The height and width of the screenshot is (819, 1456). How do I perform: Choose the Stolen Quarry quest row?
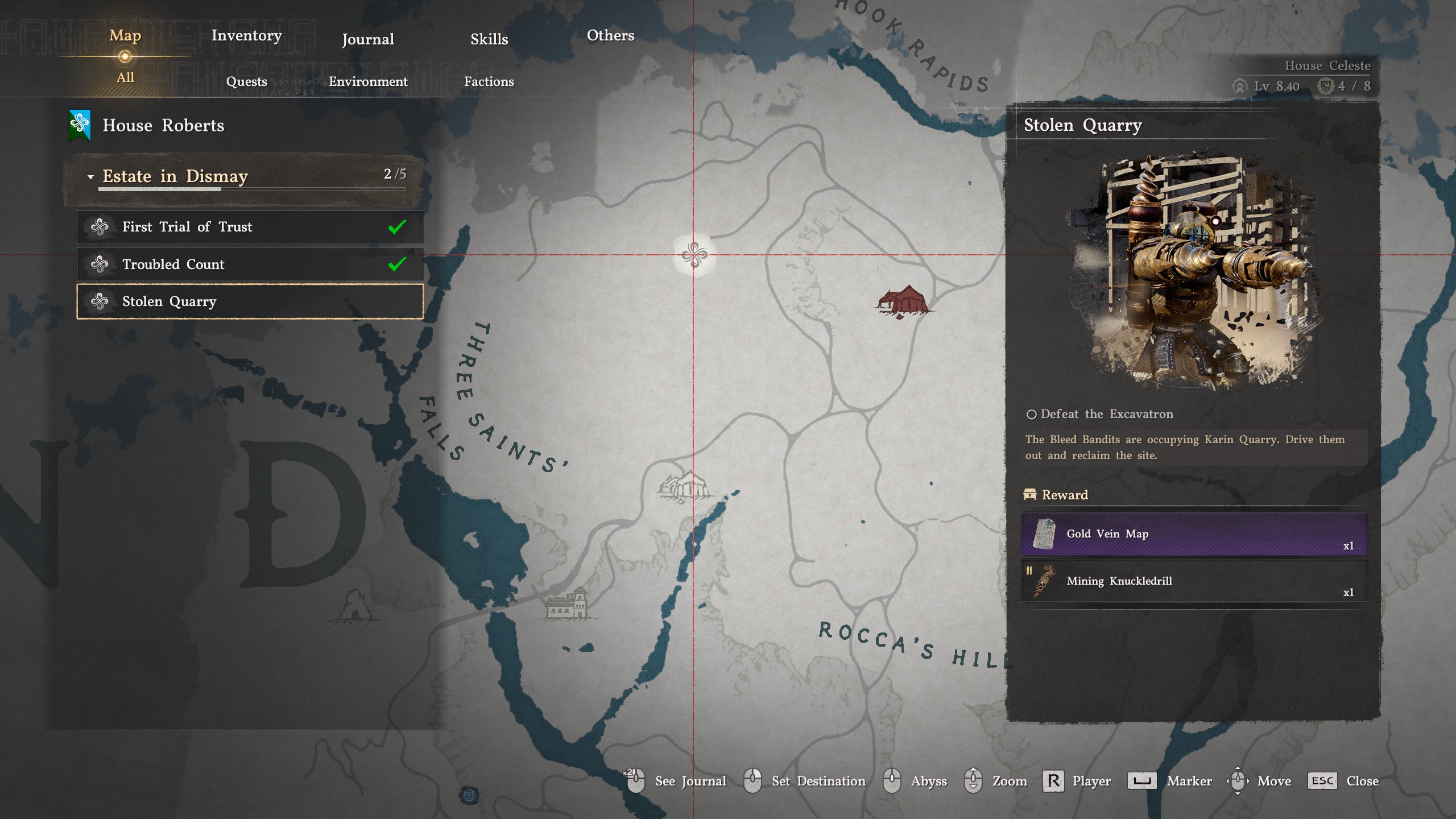click(250, 301)
